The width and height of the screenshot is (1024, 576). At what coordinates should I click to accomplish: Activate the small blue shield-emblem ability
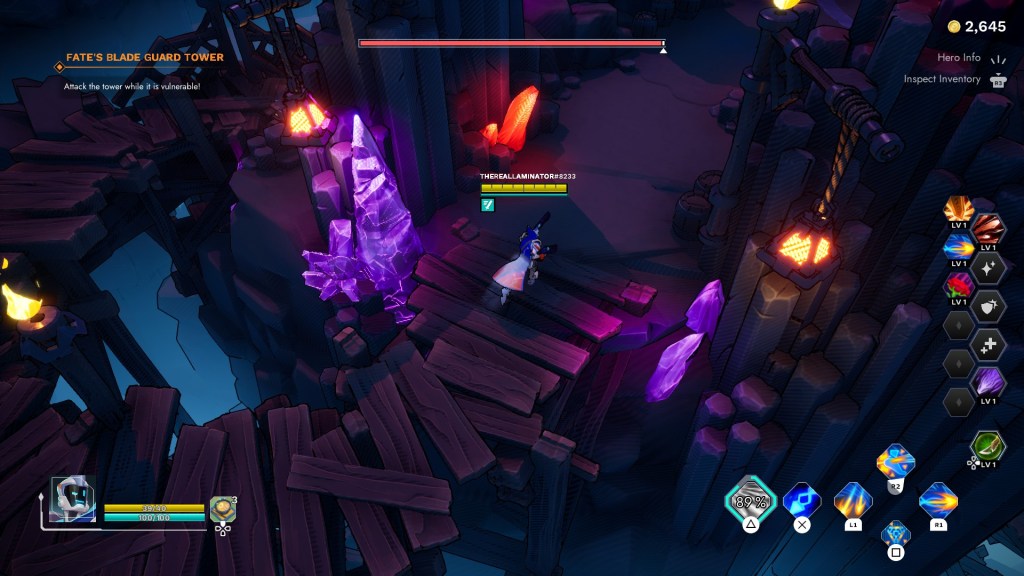(895, 533)
